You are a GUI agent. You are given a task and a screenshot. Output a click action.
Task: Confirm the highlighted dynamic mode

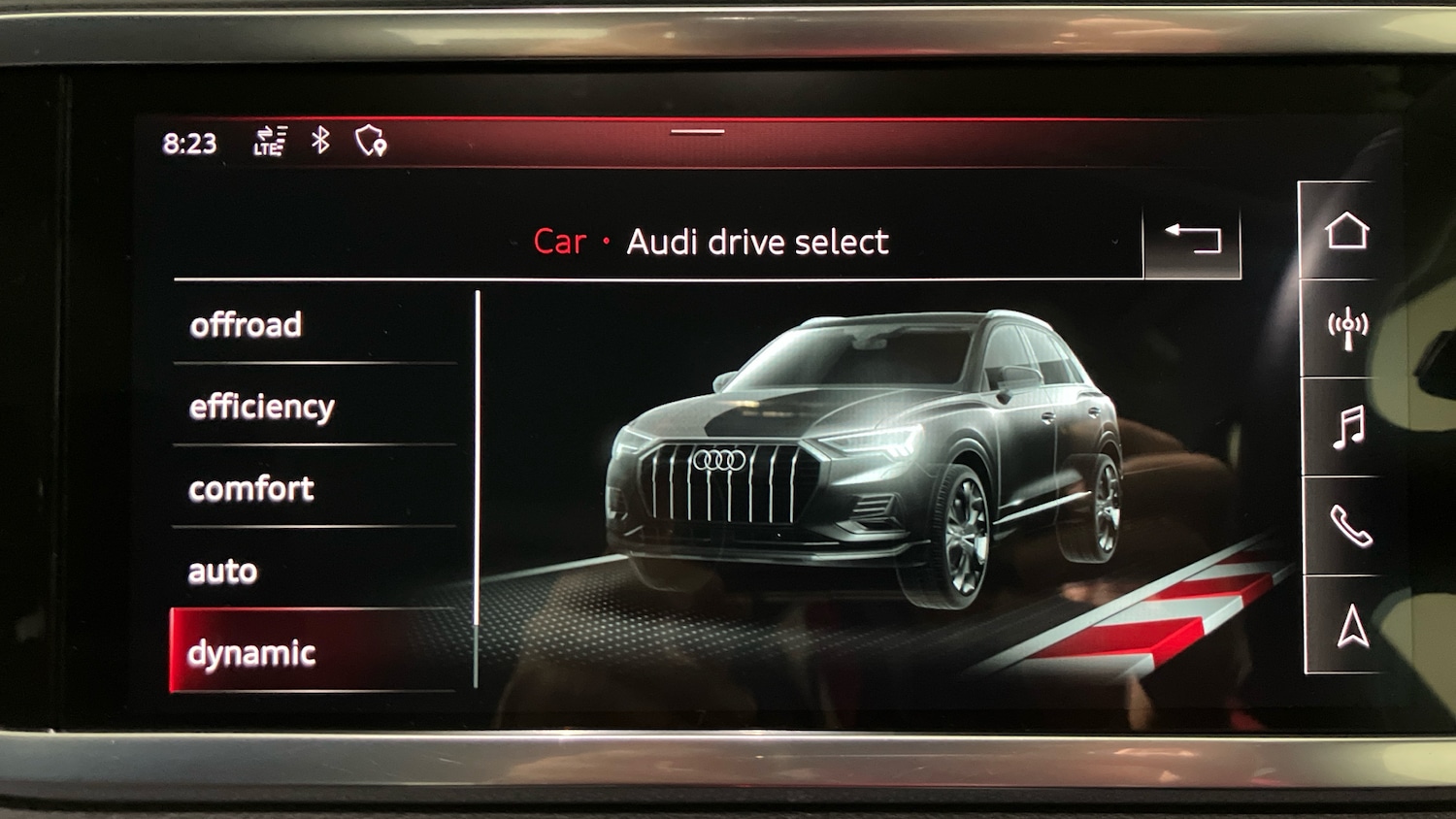253,652
